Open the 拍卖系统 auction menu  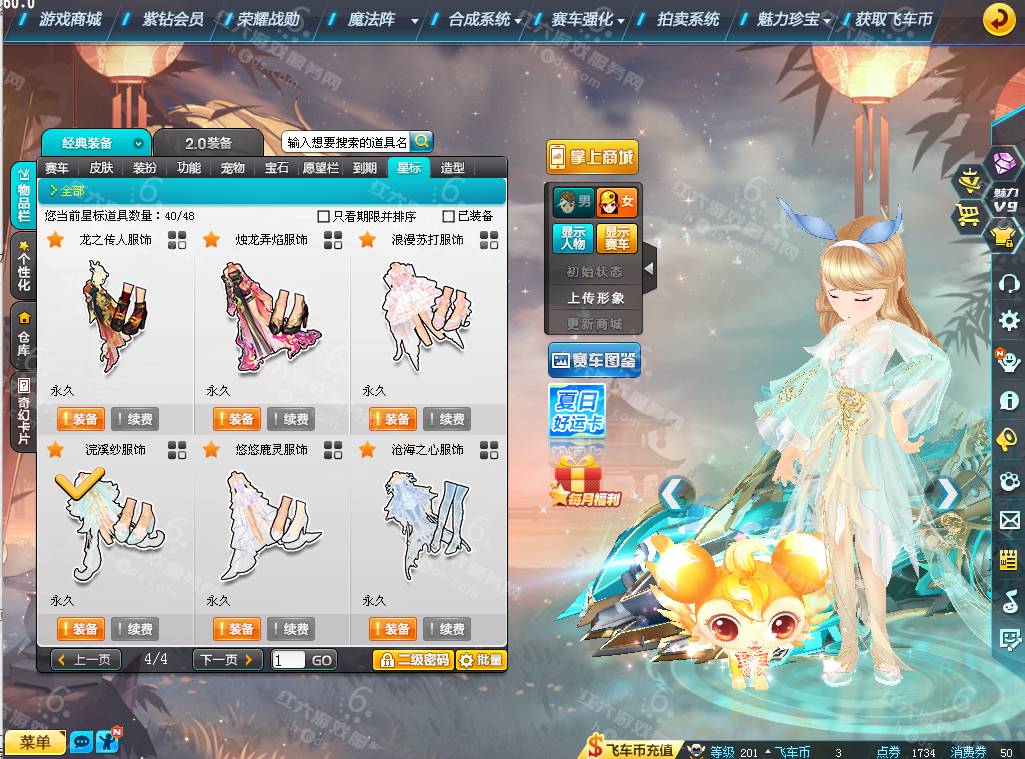[x=688, y=19]
